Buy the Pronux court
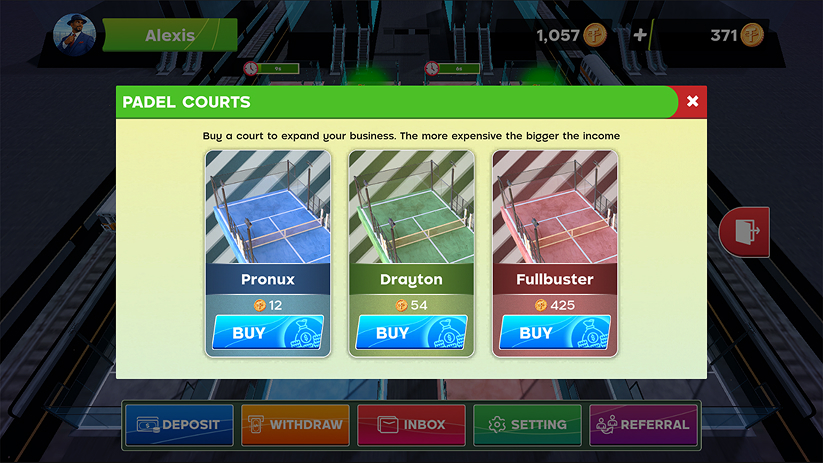823x463 pixels. (x=268, y=332)
